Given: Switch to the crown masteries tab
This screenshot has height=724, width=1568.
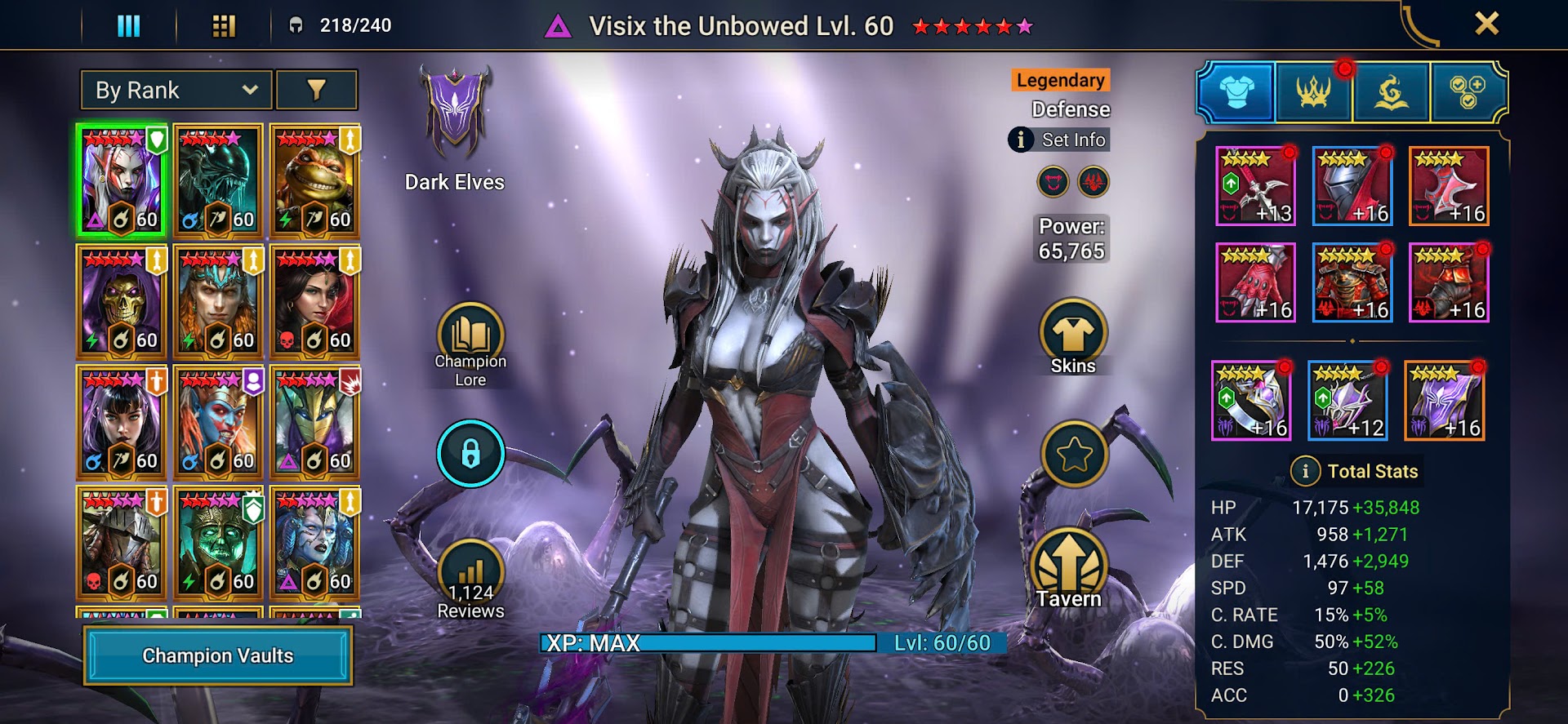Looking at the screenshot, I should click(x=1313, y=92).
